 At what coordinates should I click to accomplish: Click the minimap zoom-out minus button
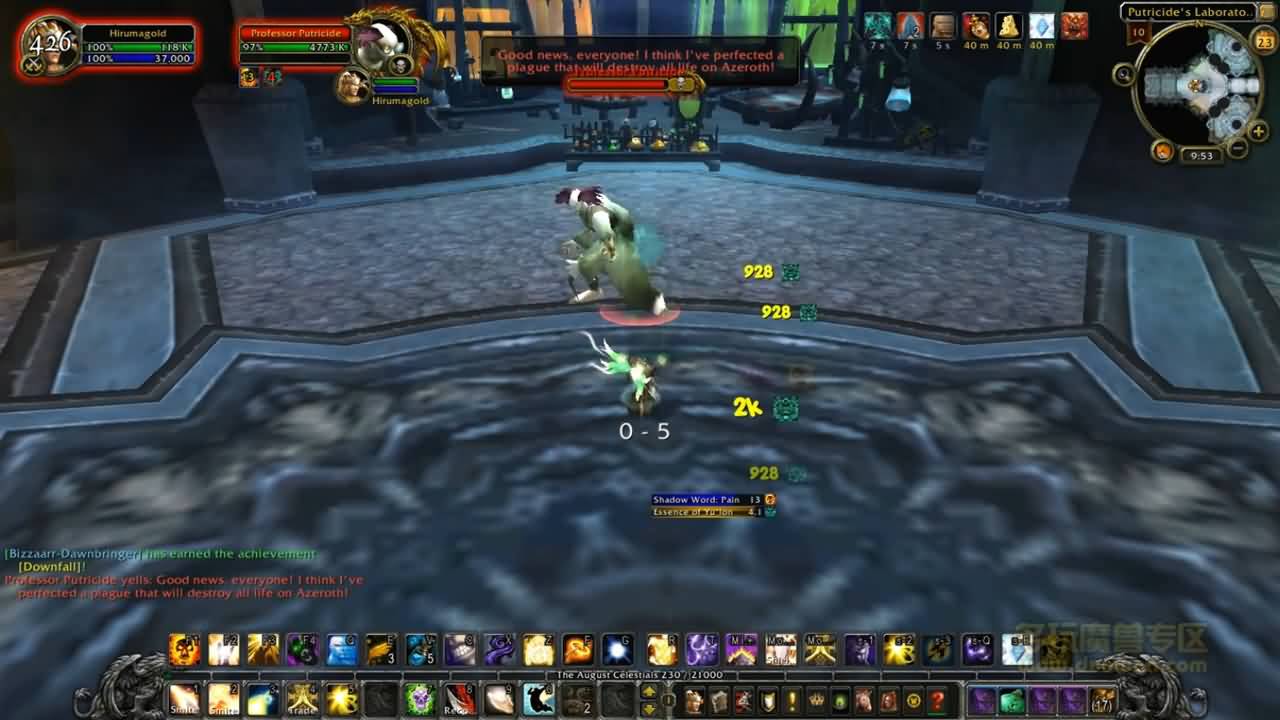click(1237, 149)
